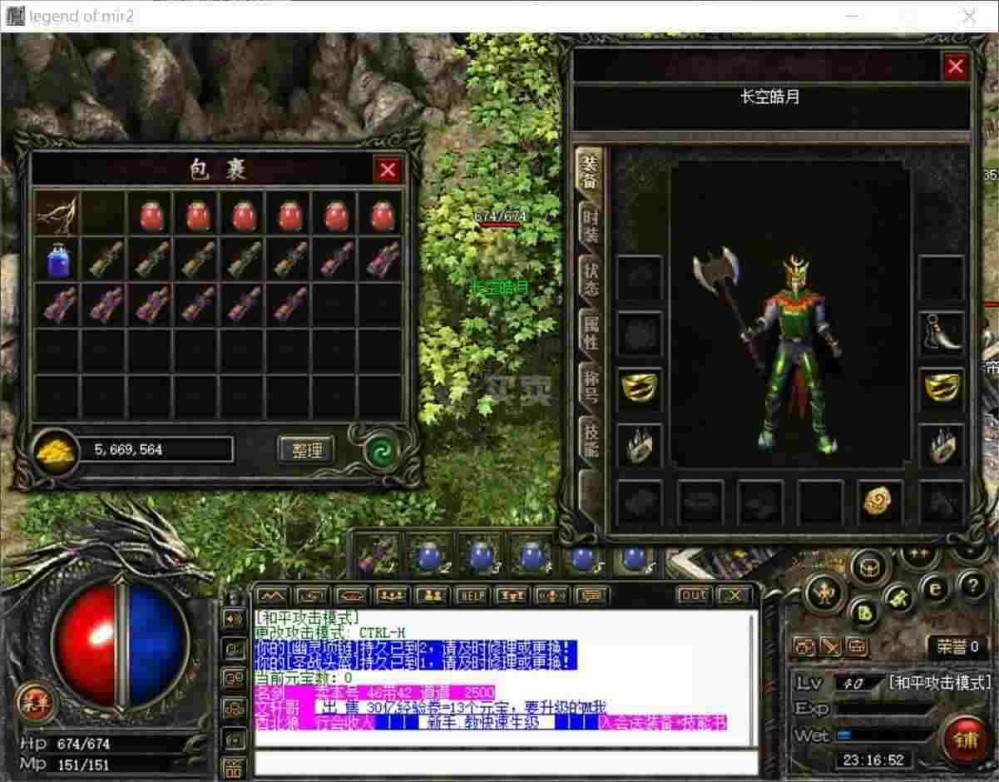Viewport: 999px width, 782px height.
Task: Switch to the 时装 tab
Action: (x=590, y=228)
